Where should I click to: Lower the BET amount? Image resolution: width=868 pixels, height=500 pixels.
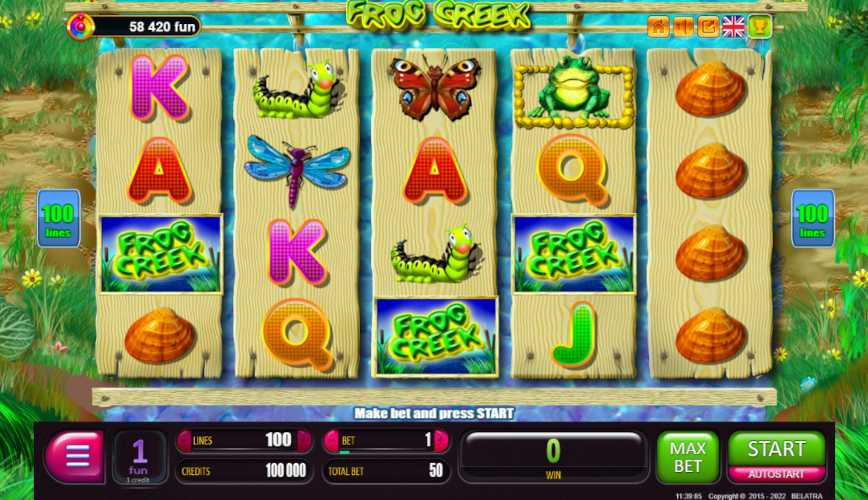click(330, 440)
